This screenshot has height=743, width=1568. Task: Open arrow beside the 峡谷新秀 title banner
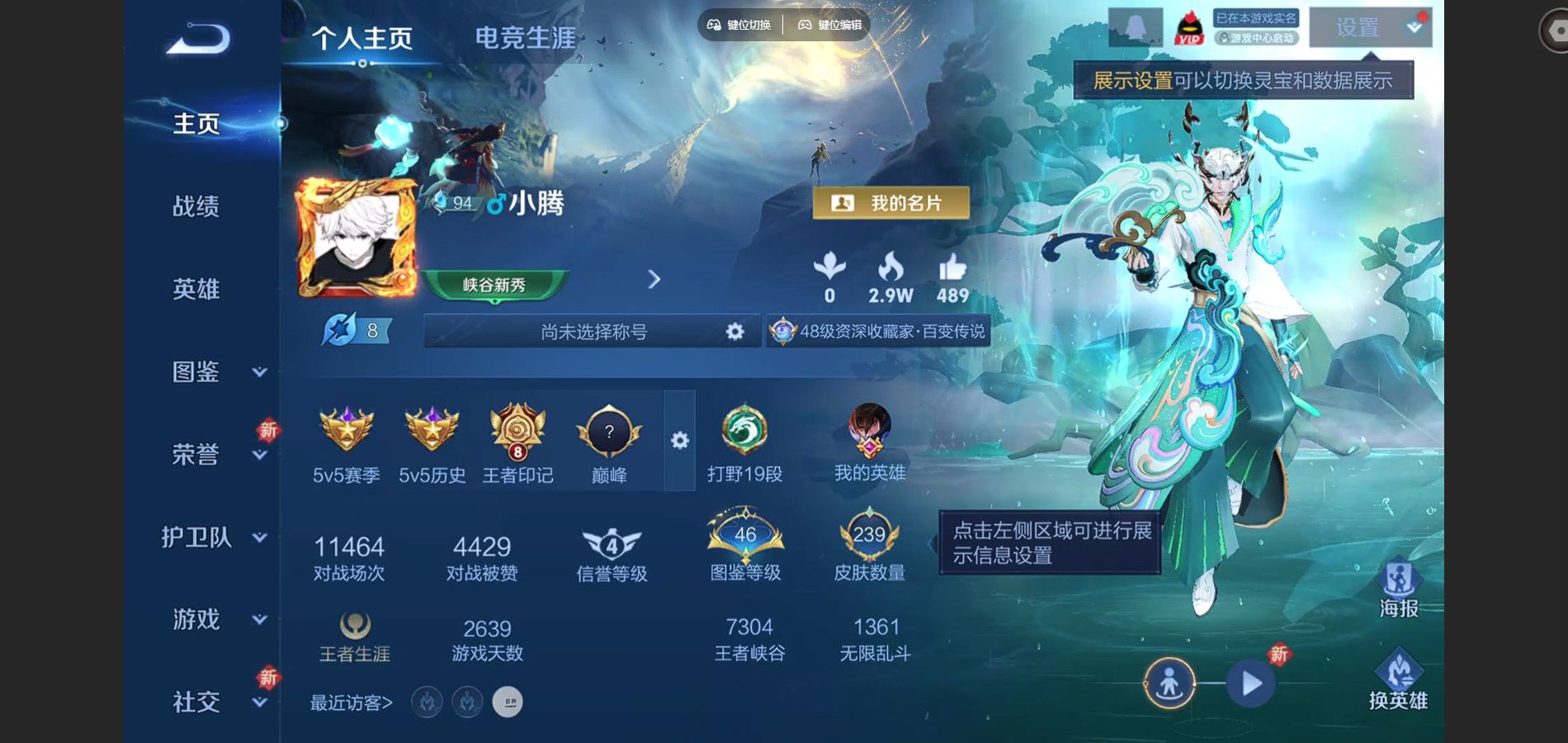654,281
